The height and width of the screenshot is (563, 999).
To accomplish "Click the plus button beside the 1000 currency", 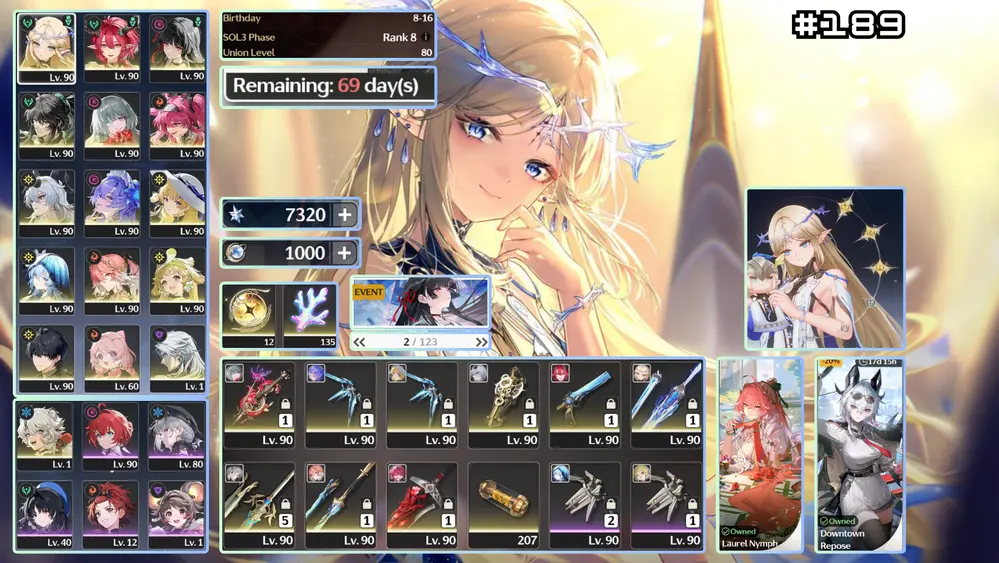I will coord(344,253).
